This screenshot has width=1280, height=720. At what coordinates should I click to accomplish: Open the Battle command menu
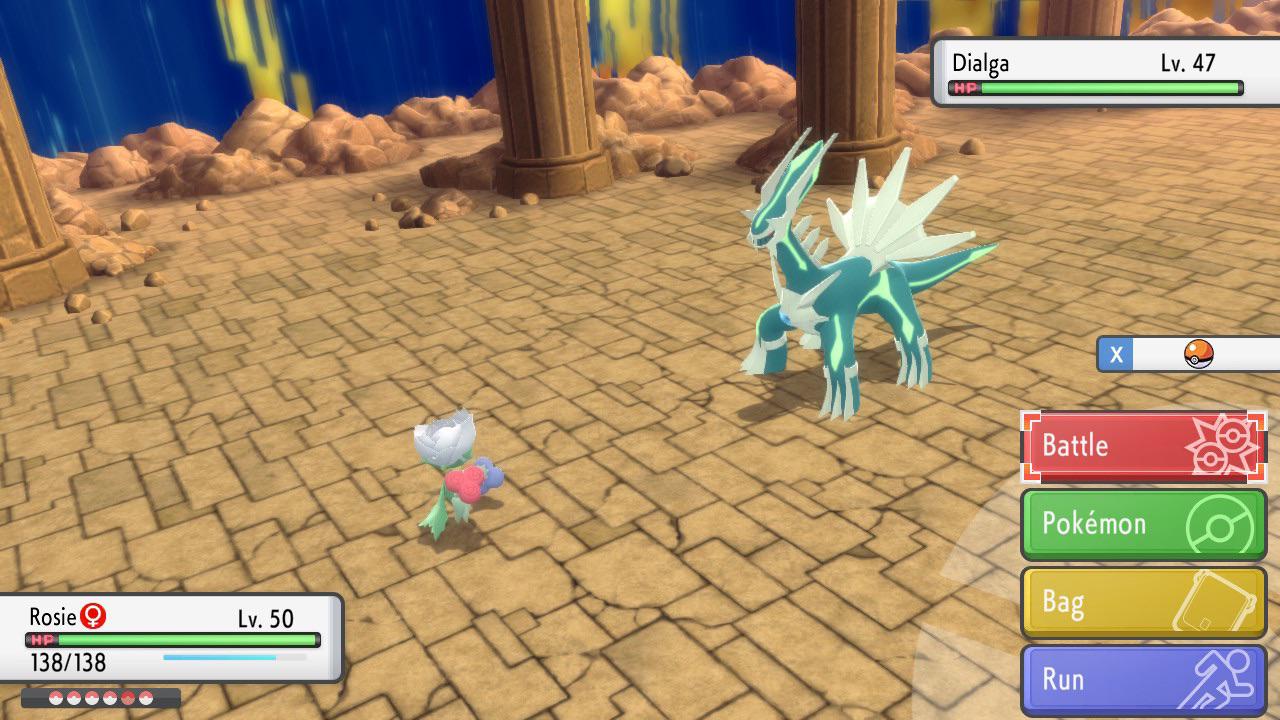(x=1110, y=443)
